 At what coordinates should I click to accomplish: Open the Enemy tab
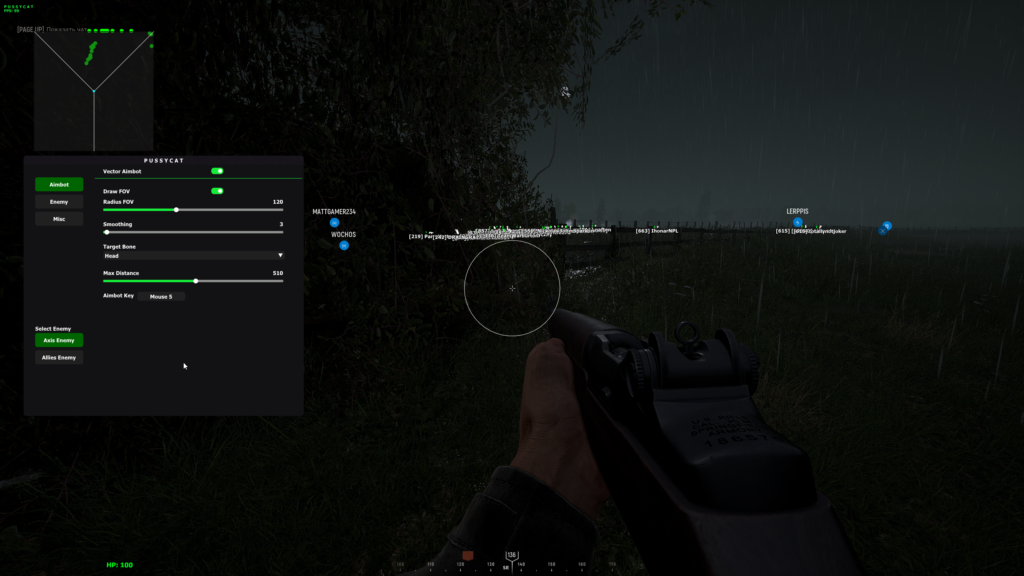coord(59,202)
